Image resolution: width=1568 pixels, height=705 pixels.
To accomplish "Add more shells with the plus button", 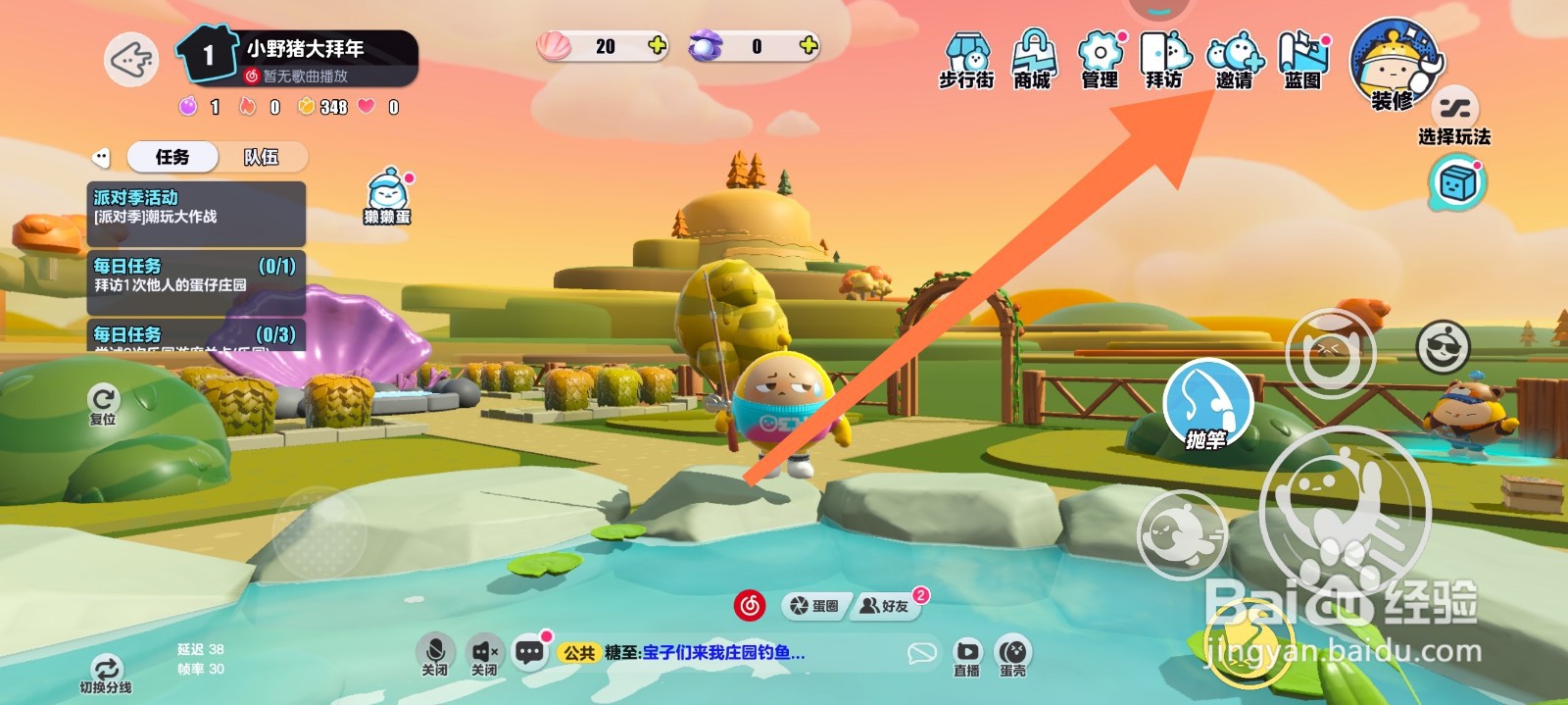I will pos(657,45).
